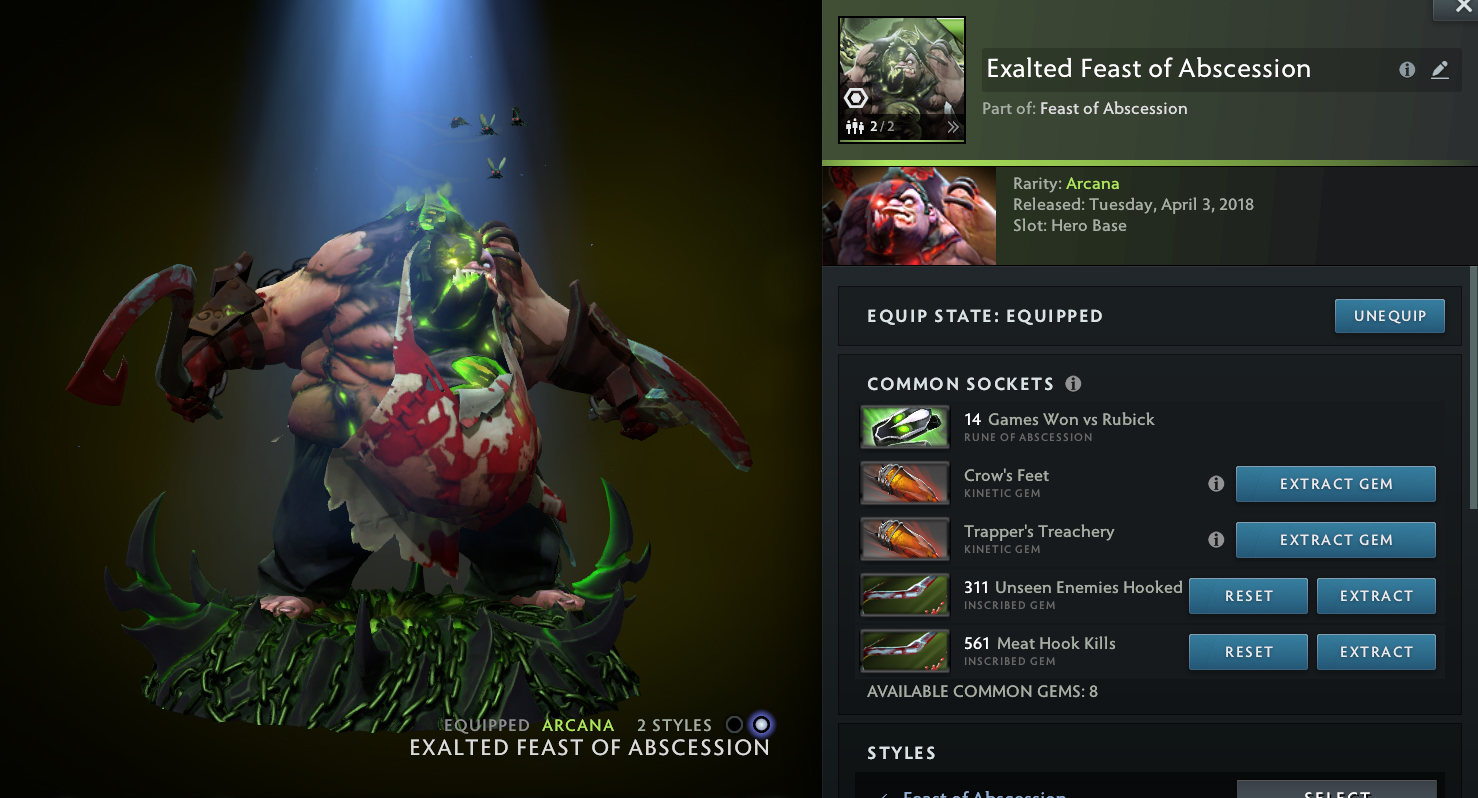Expand set items with the double-arrow icon

[x=953, y=127]
